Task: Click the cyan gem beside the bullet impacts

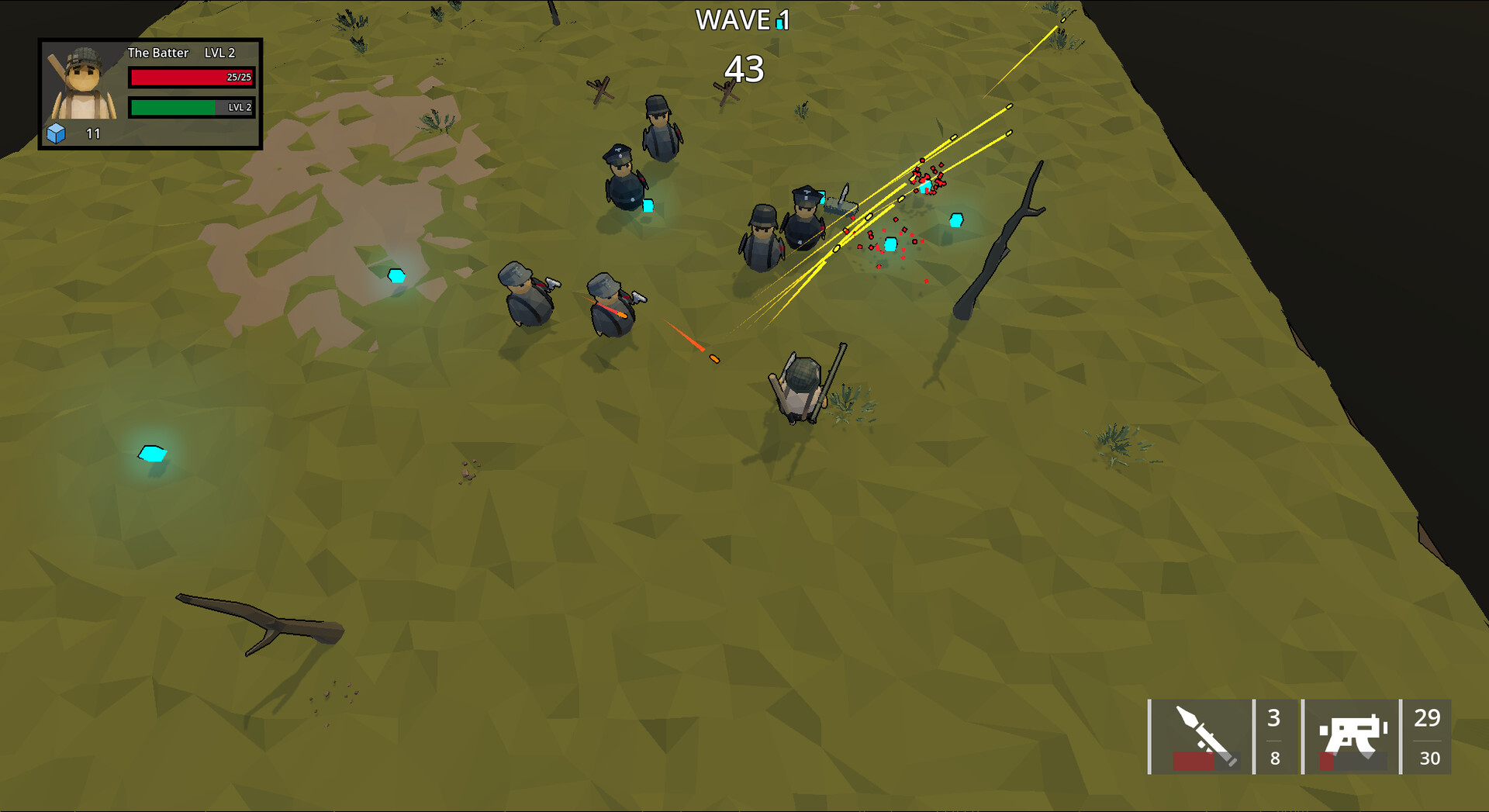Action: point(956,220)
